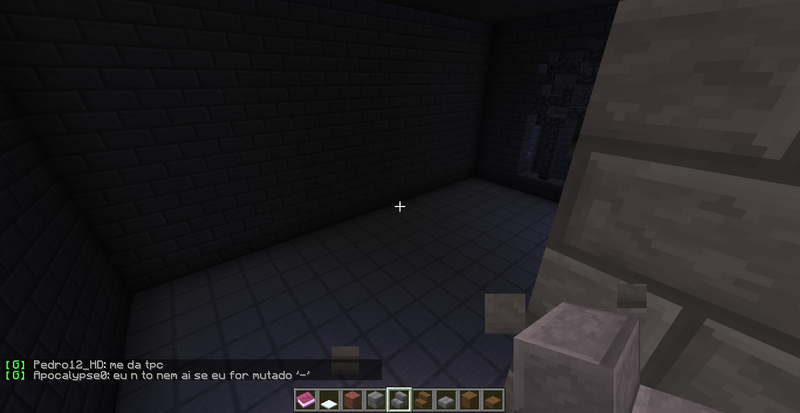Choose the red brick block slot

(x=352, y=400)
